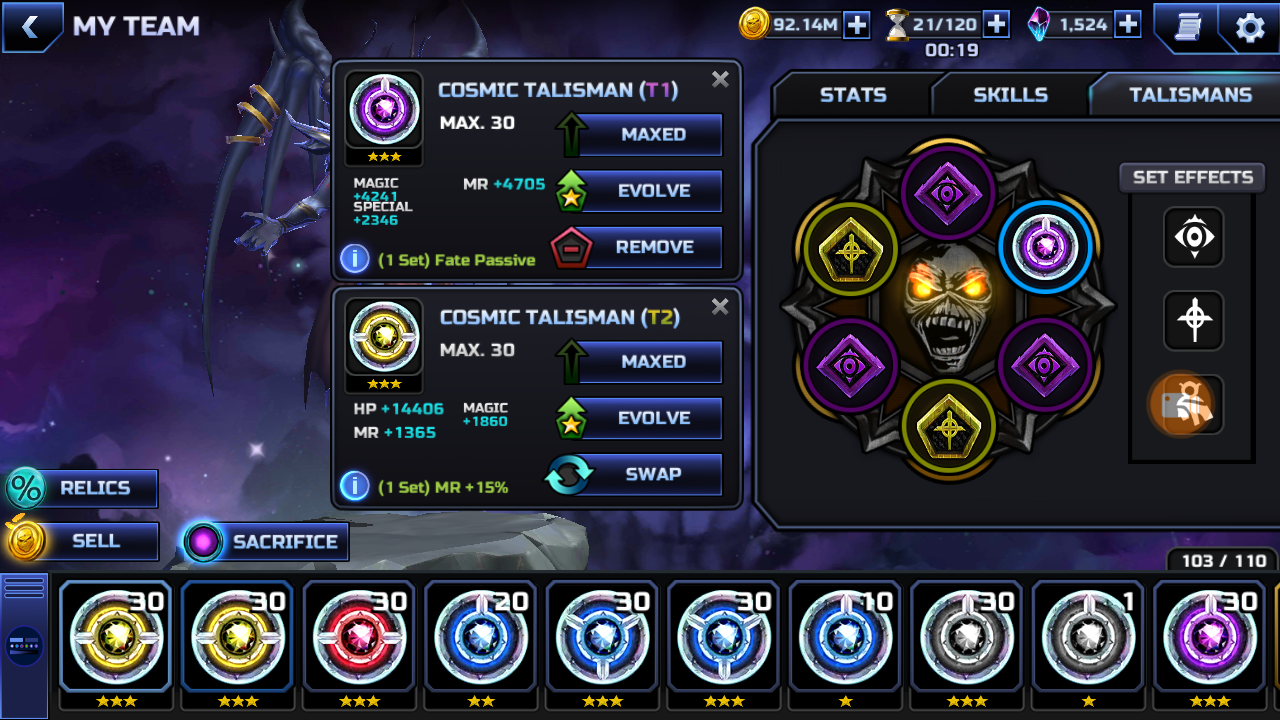The height and width of the screenshot is (720, 1280).
Task: Add more gold with the plus button
Action: pyautogui.click(x=857, y=25)
